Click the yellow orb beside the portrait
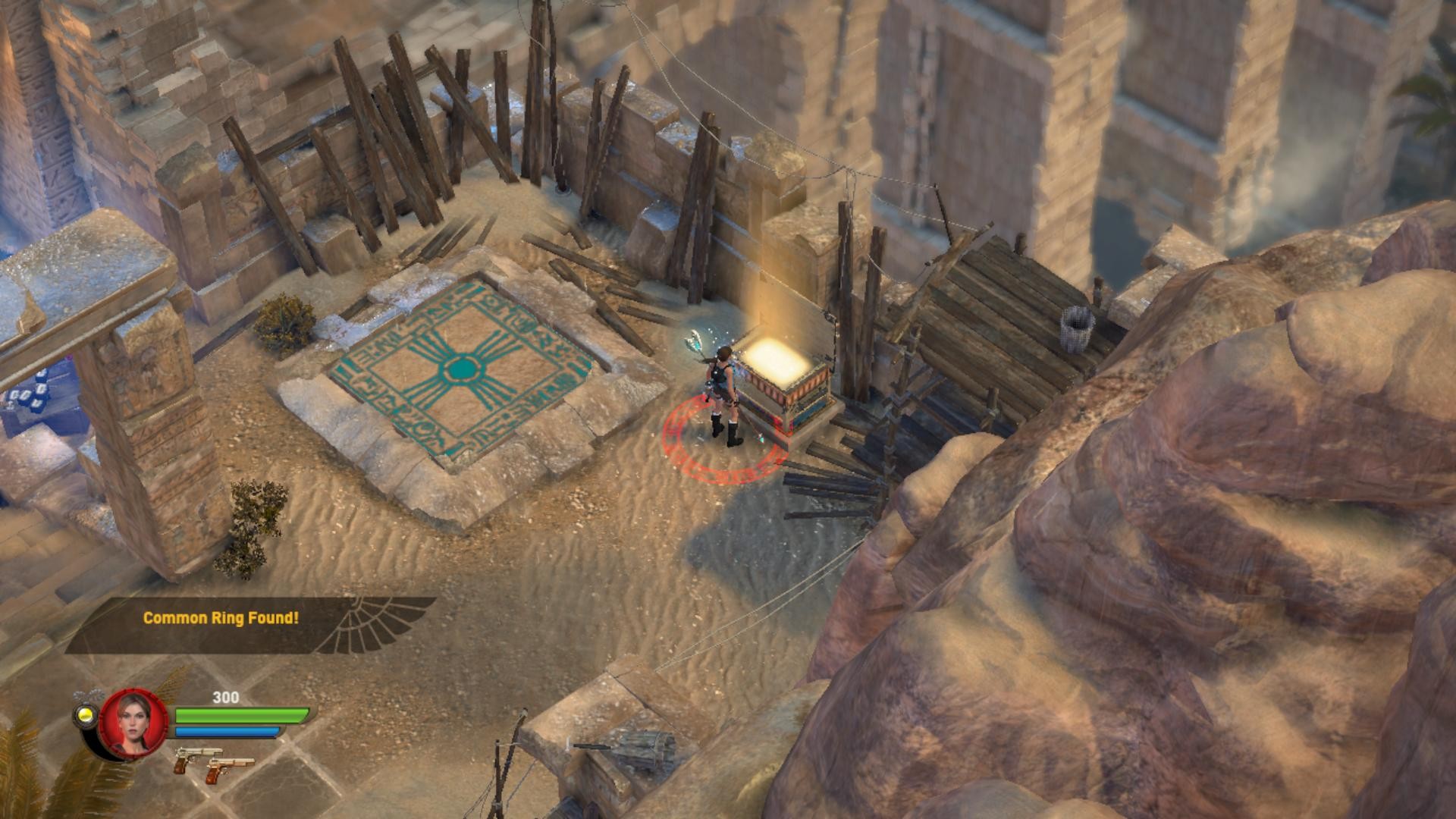This screenshot has height=819, width=1456. coord(85,716)
